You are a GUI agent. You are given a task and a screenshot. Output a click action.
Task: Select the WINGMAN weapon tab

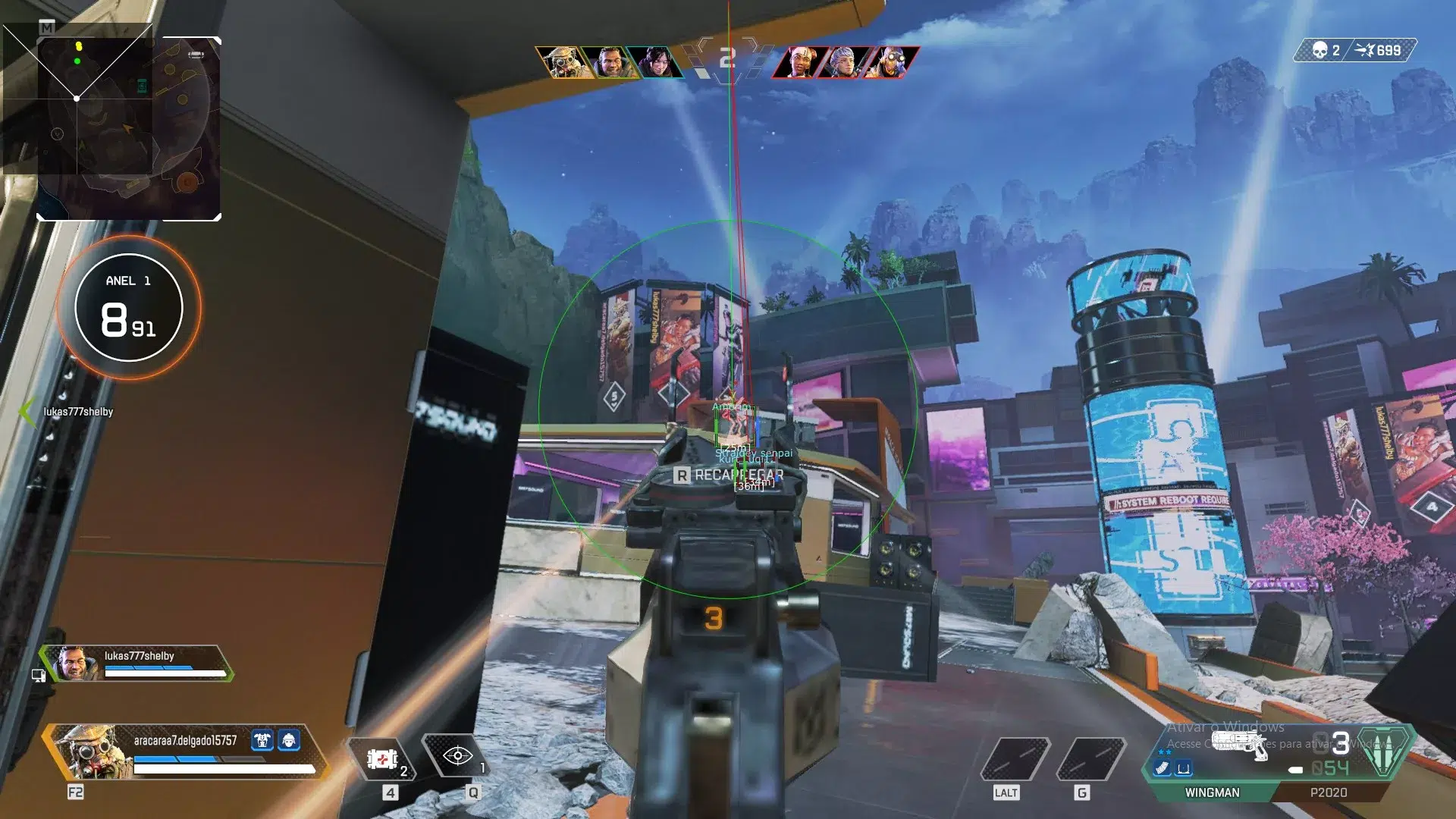1212,792
